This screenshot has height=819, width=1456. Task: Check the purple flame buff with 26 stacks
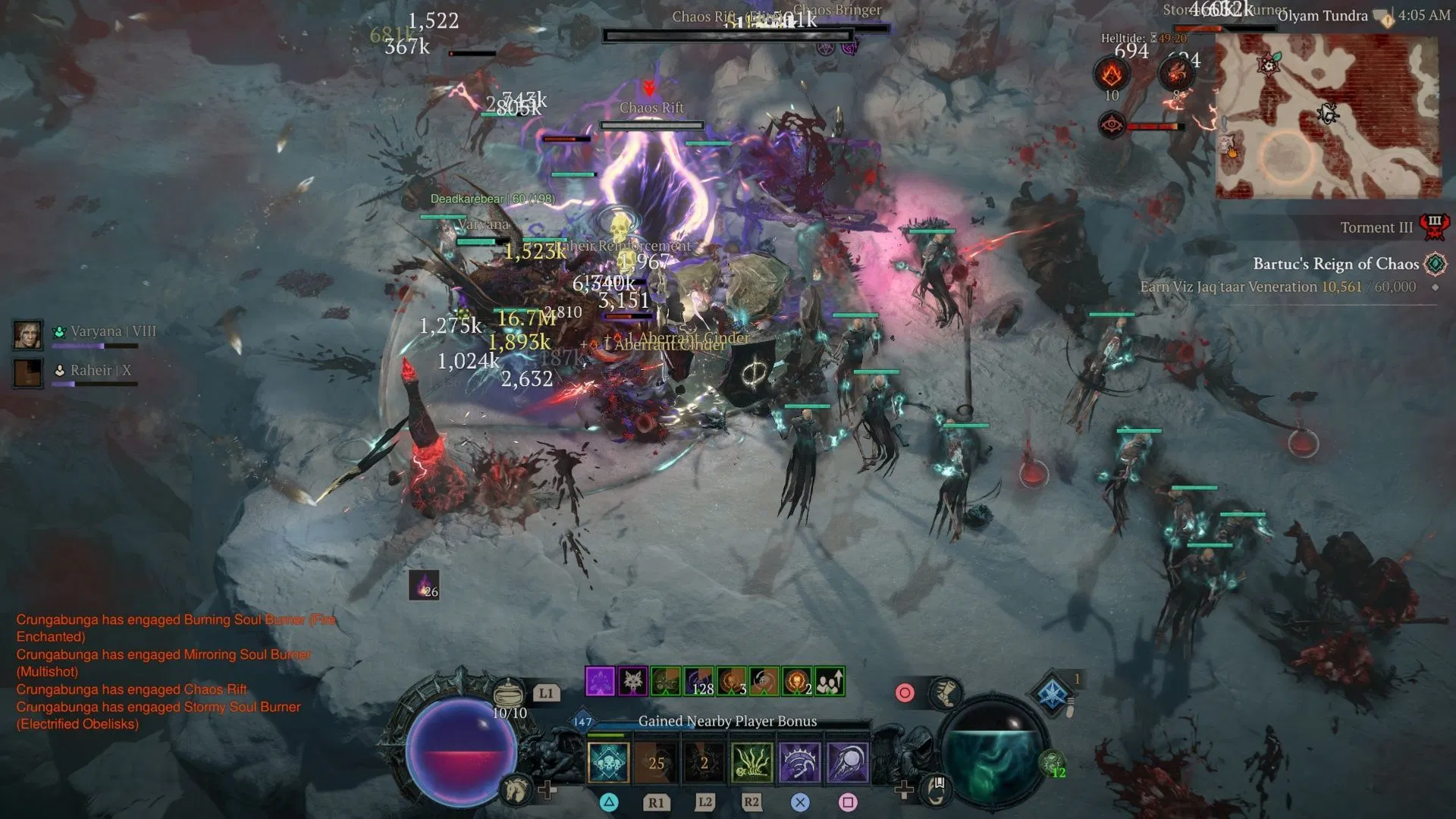[424, 585]
